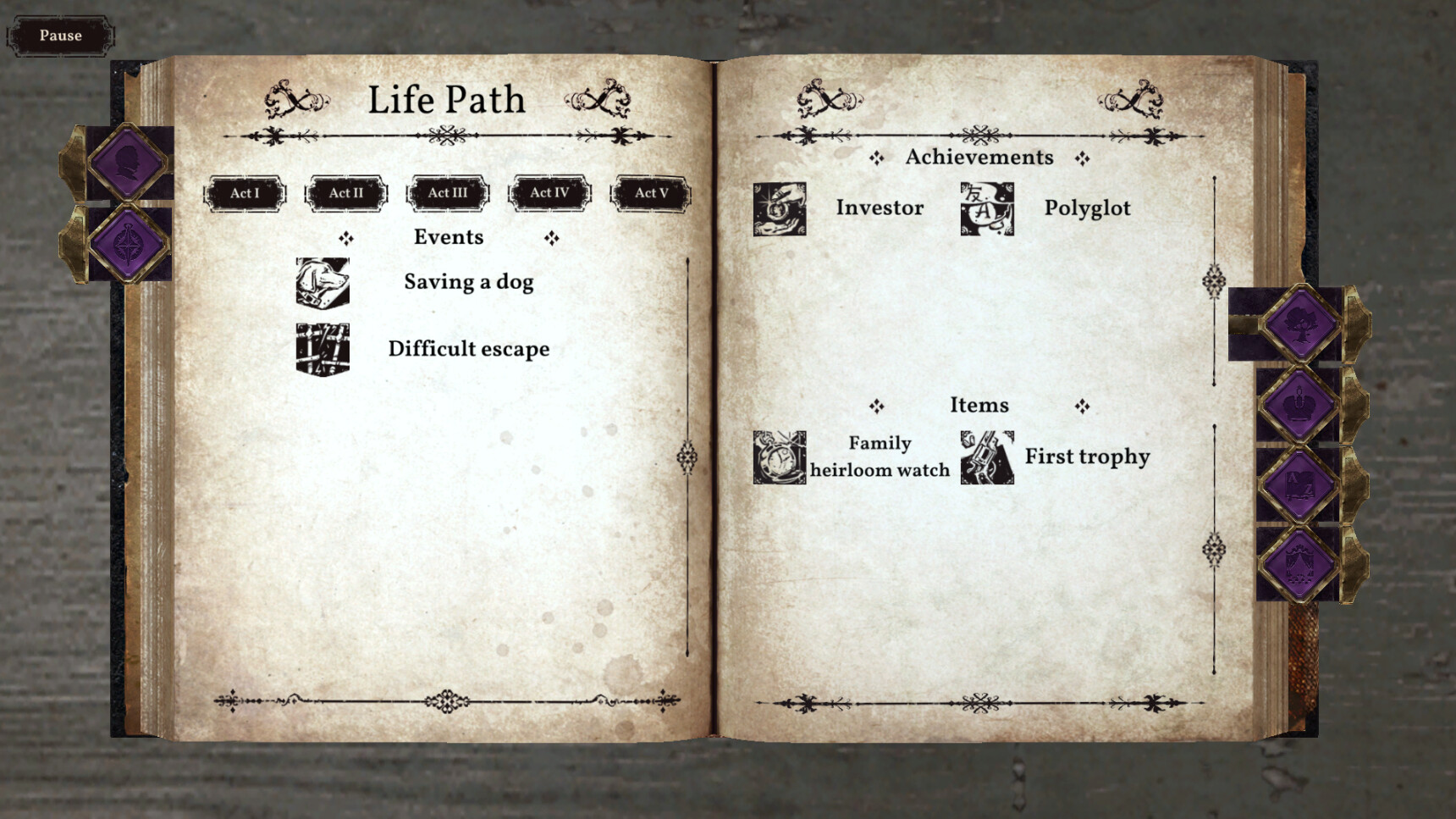Screen dimensions: 1456x819
Task: Click the Investor achievement label text
Action: click(x=880, y=208)
